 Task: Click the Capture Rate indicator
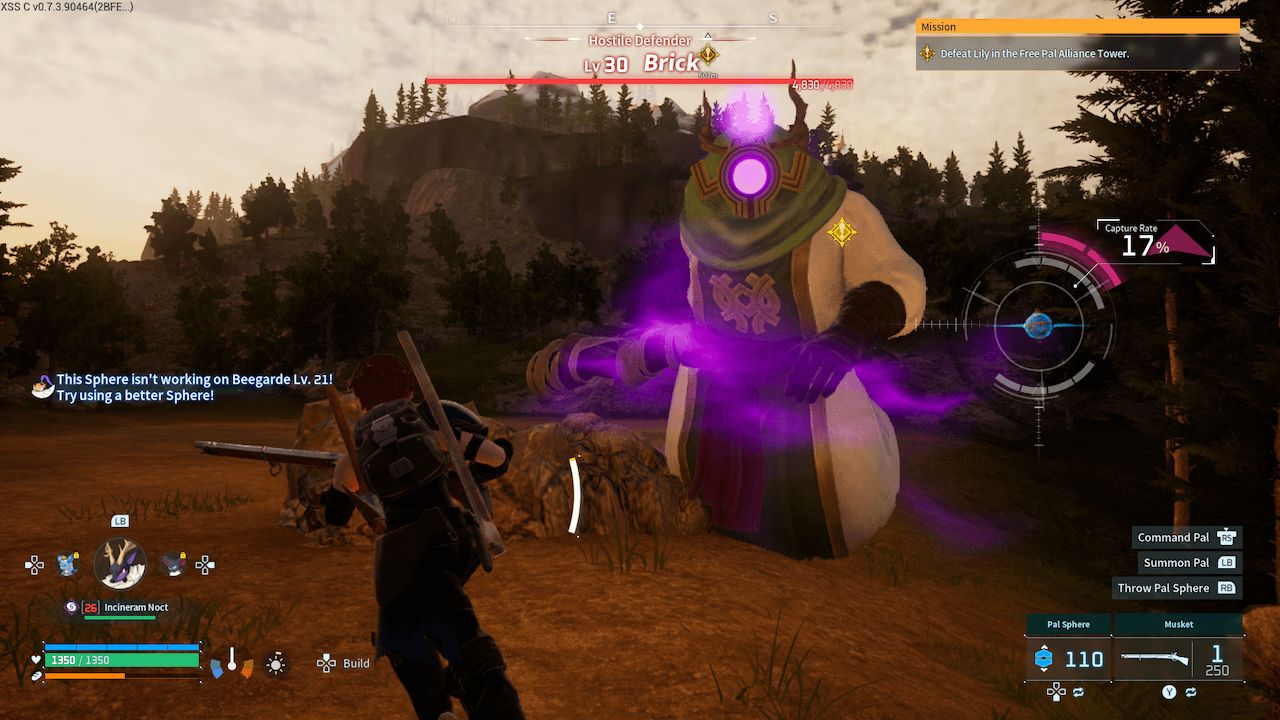pyautogui.click(x=1137, y=243)
